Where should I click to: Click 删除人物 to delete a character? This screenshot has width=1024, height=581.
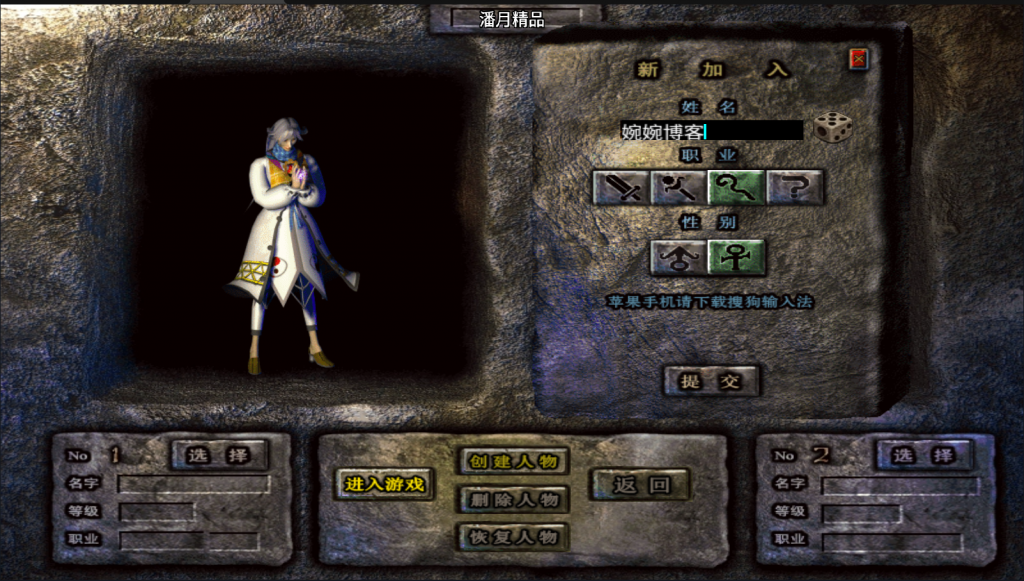coord(513,499)
